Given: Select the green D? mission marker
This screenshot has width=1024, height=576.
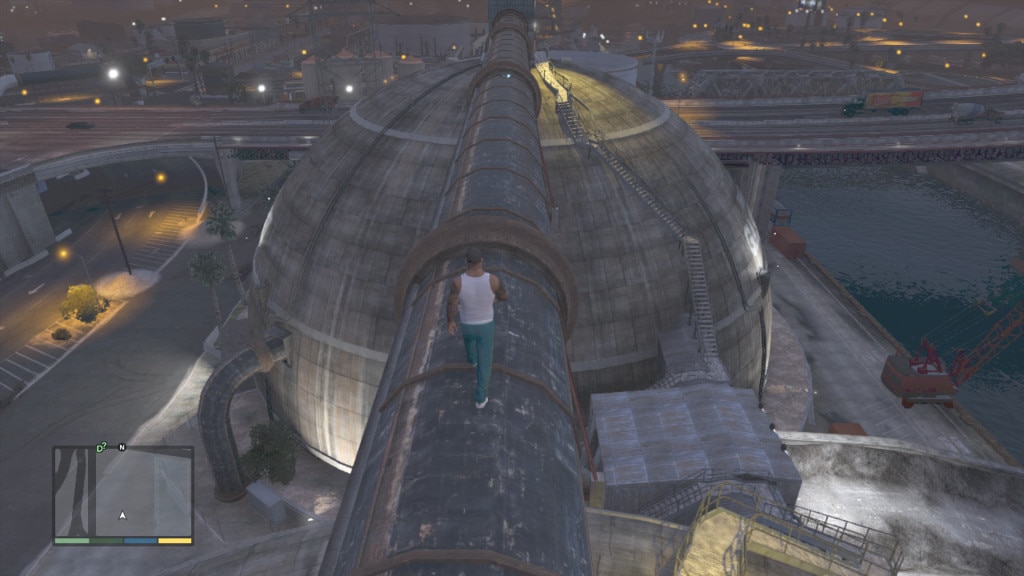Looking at the screenshot, I should (102, 447).
